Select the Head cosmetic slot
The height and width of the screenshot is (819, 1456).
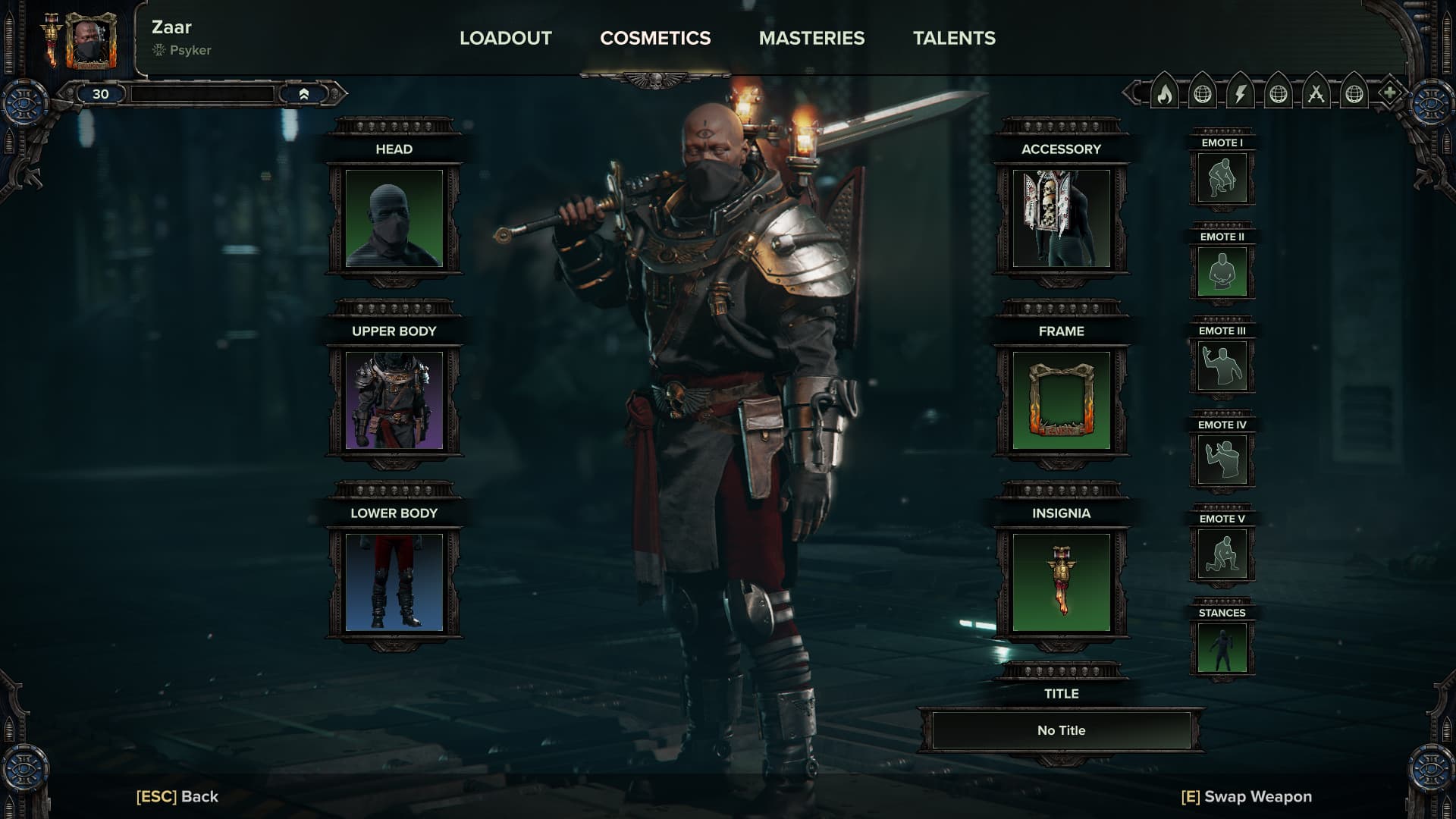click(x=394, y=218)
